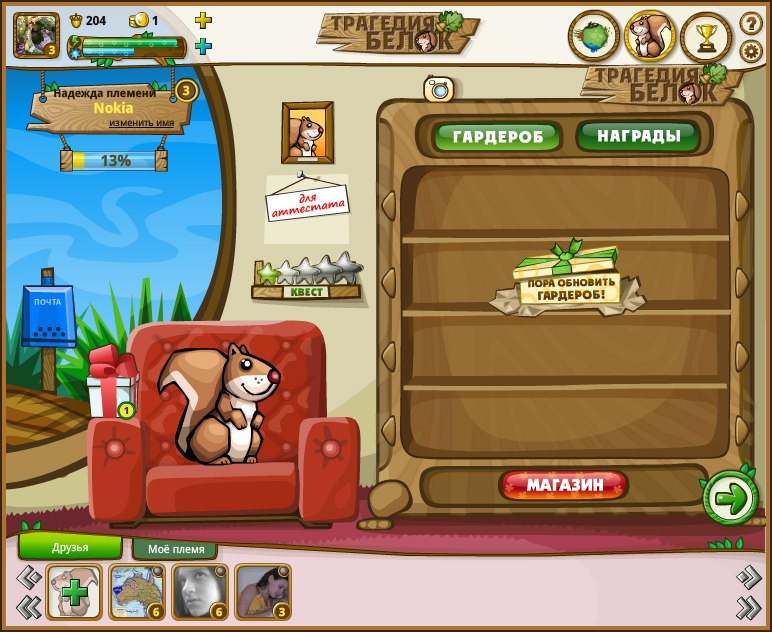Switch to the Моё племя tab
Viewport: 772px width, 632px height.
(x=175, y=549)
